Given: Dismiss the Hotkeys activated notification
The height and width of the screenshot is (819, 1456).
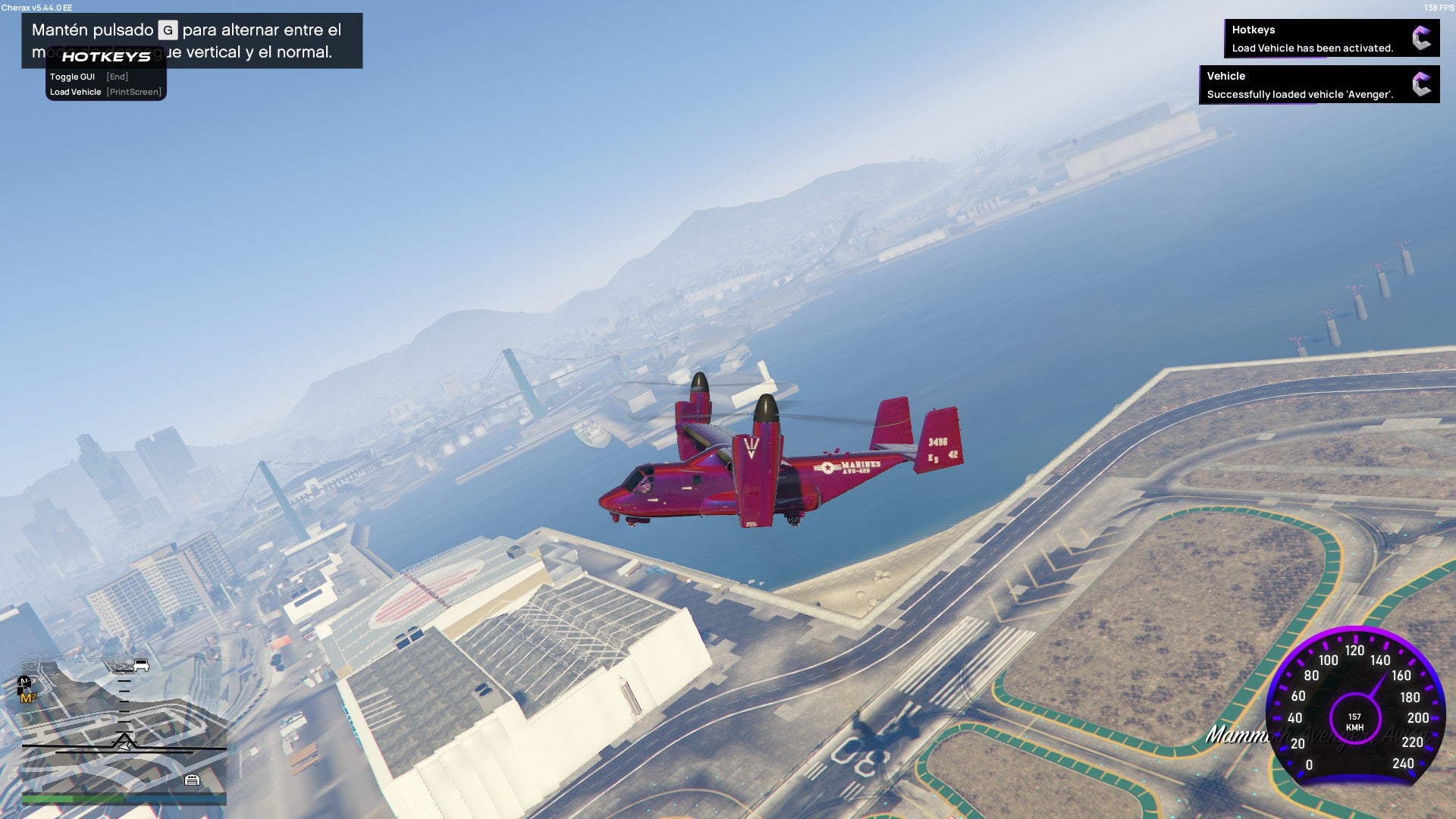Looking at the screenshot, I should [x=1331, y=39].
